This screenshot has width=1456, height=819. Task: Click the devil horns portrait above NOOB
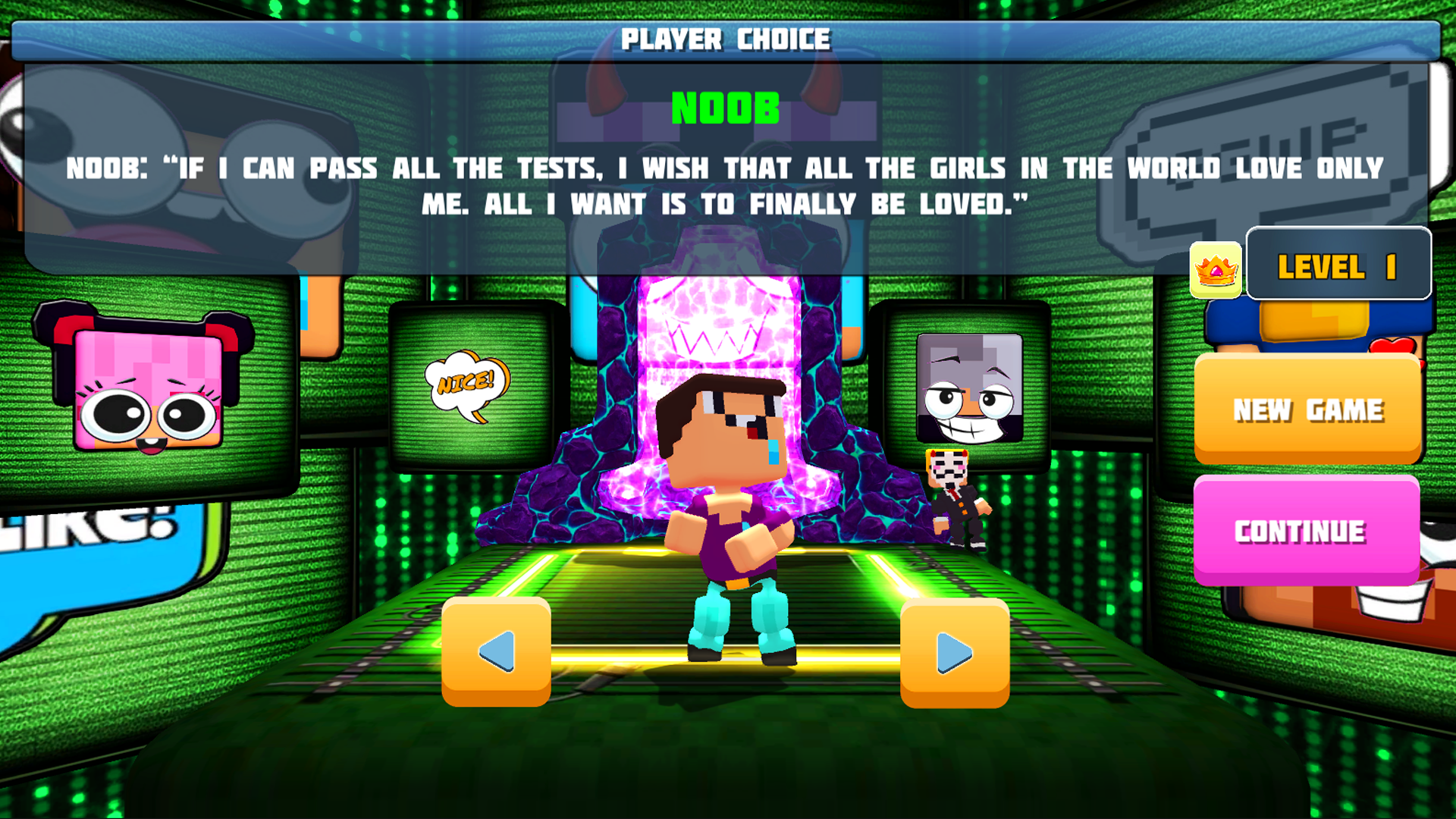tap(720, 91)
